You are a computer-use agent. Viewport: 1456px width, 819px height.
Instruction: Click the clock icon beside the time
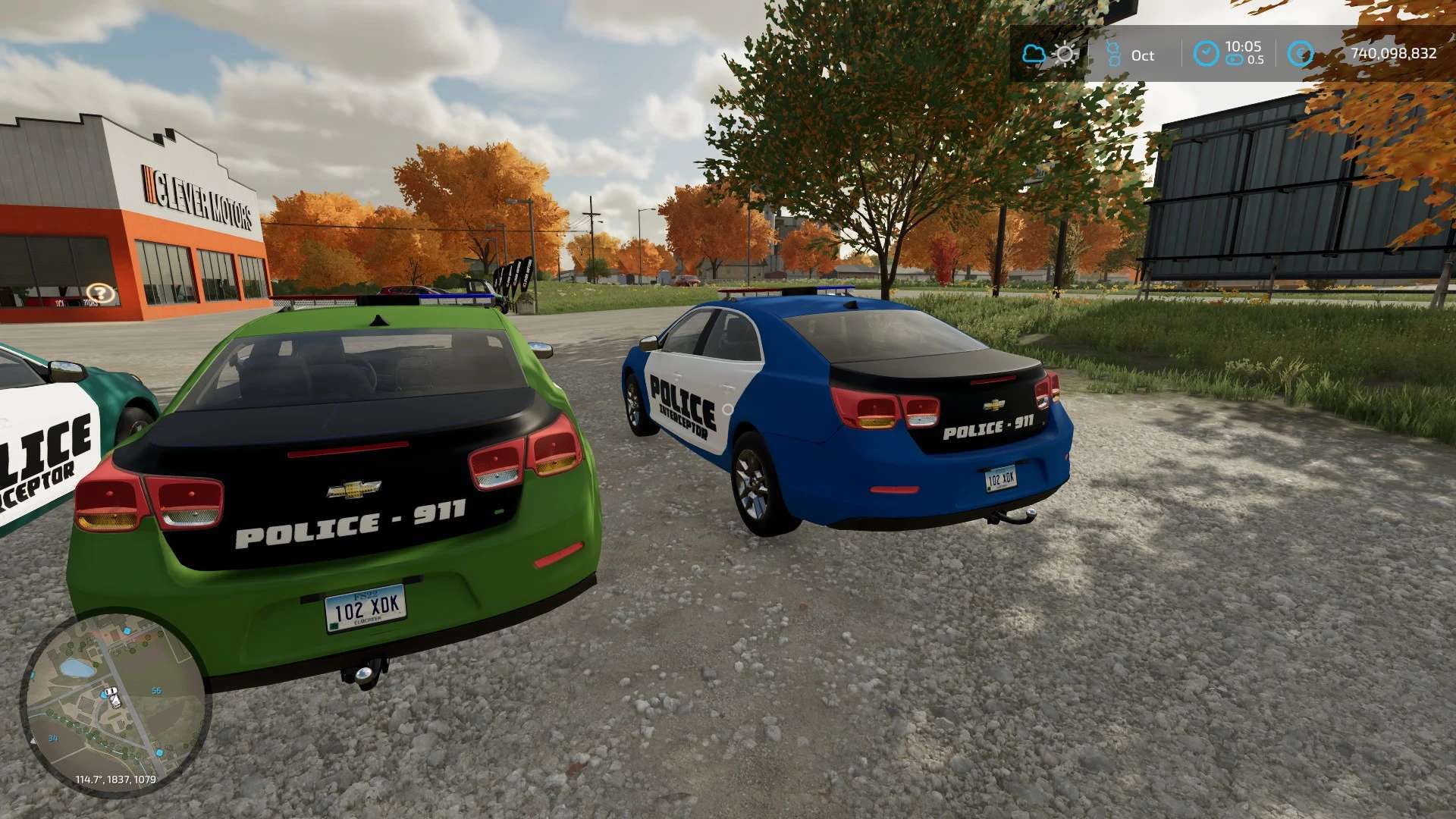tap(1206, 53)
